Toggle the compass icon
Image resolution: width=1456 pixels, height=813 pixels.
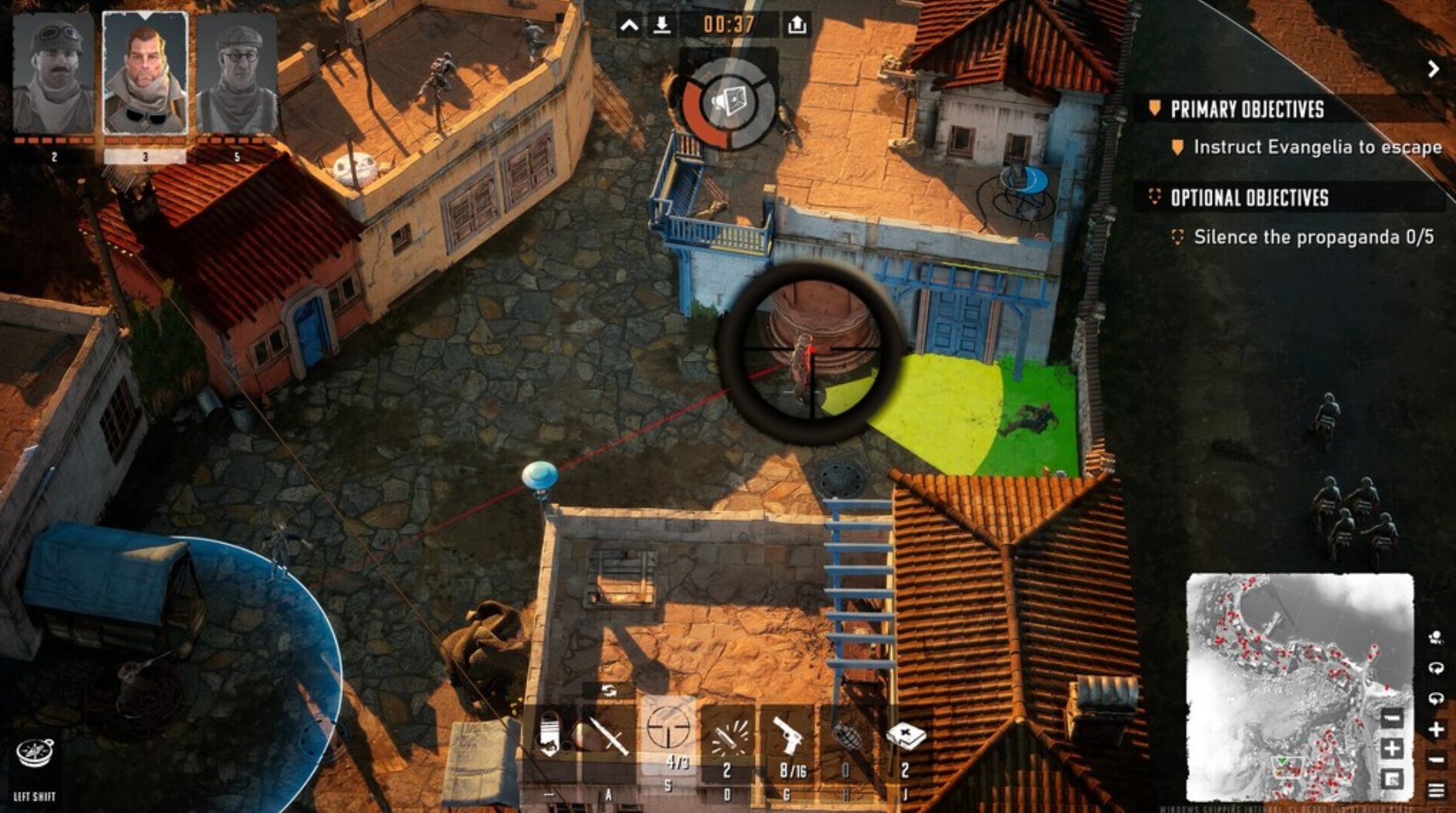click(x=35, y=753)
